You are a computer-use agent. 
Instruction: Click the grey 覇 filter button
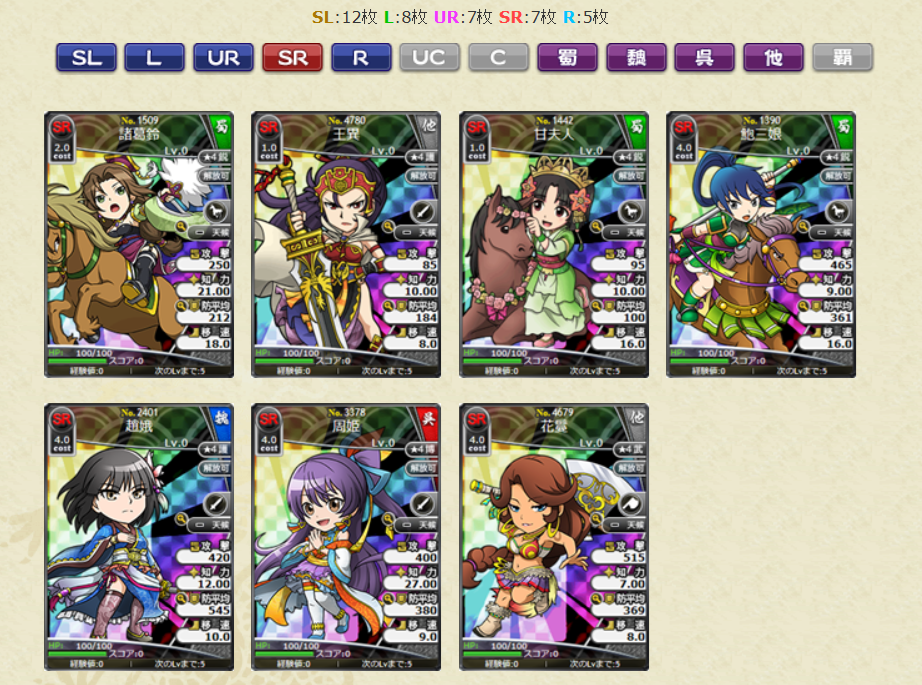842,58
